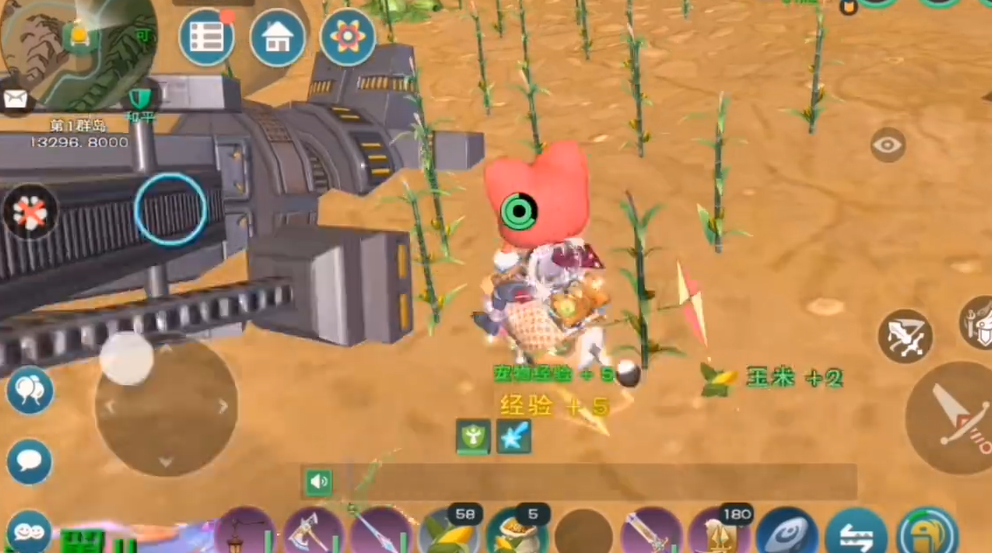The width and height of the screenshot is (992, 553).
Task: Toggle the eye visibility button
Action: click(887, 146)
